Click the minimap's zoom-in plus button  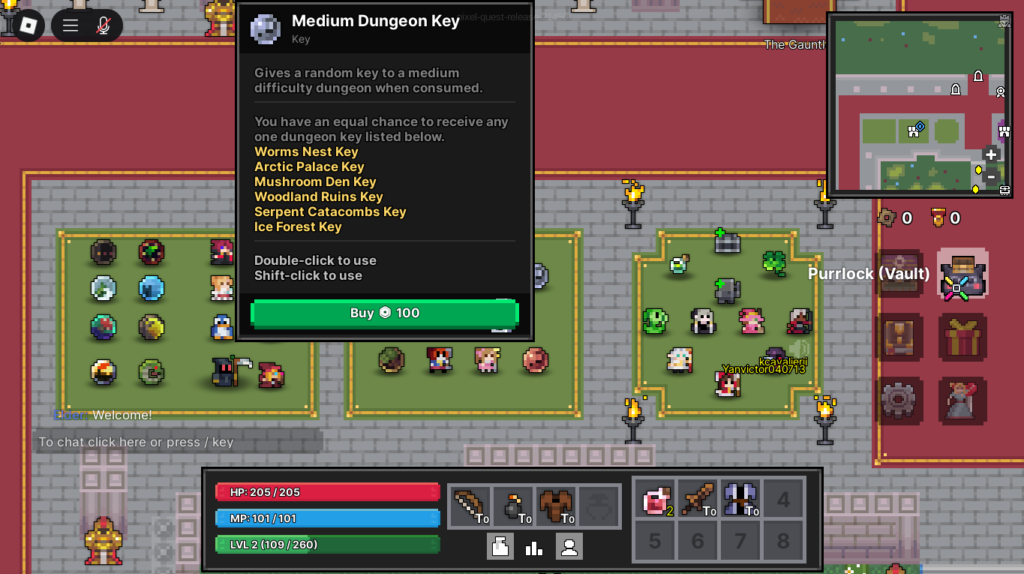click(991, 155)
